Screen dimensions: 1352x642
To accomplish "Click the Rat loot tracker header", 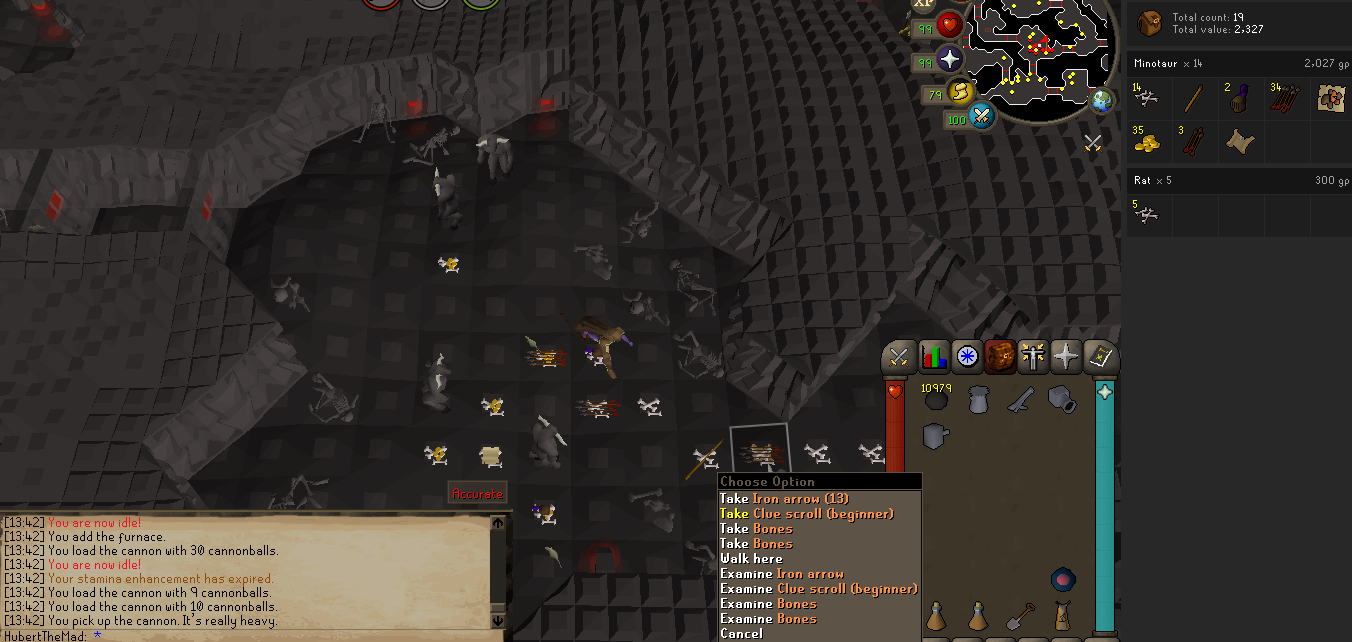I will (x=1238, y=181).
